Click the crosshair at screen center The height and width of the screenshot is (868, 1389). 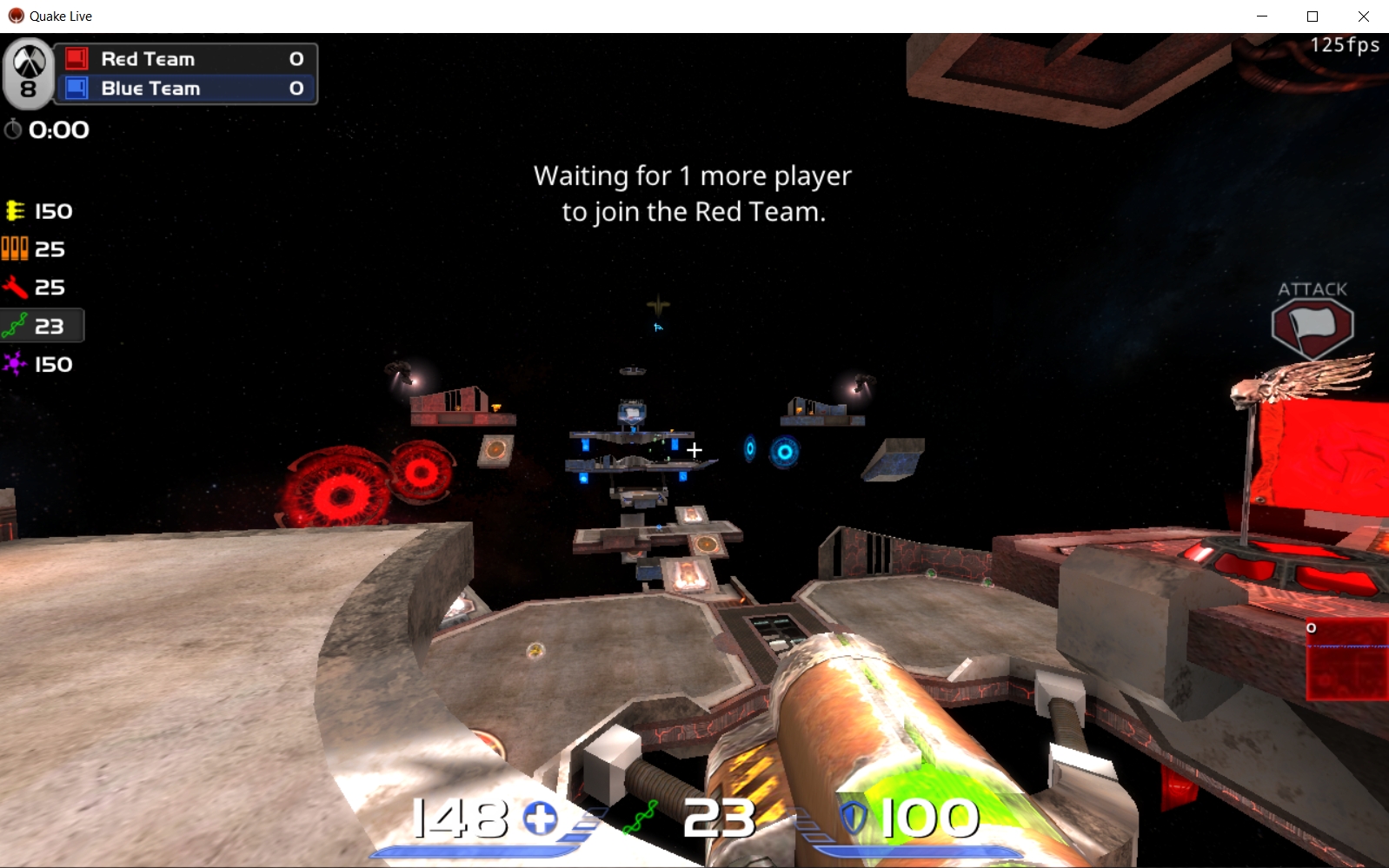point(694,450)
